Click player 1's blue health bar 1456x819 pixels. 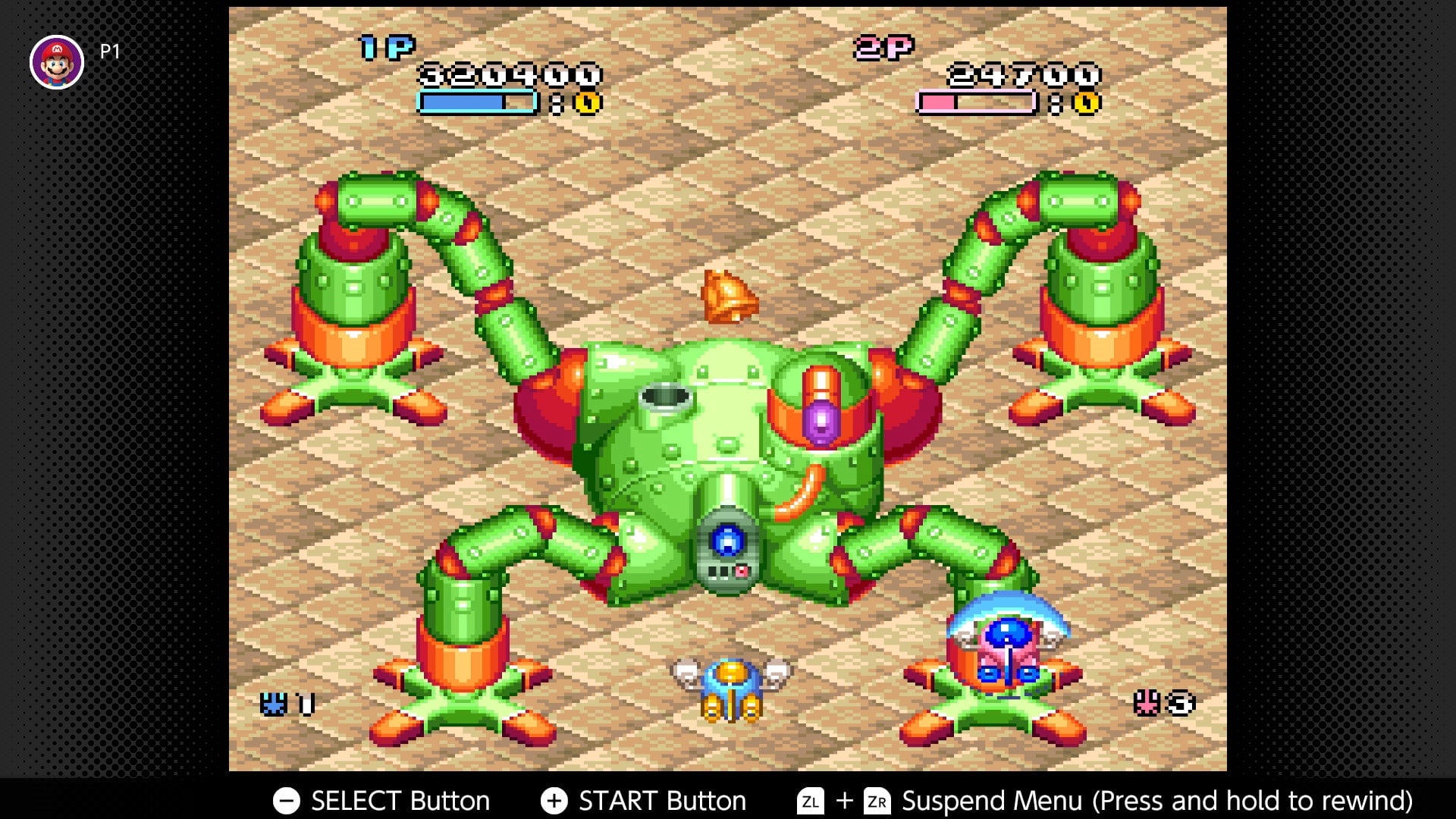(x=474, y=99)
